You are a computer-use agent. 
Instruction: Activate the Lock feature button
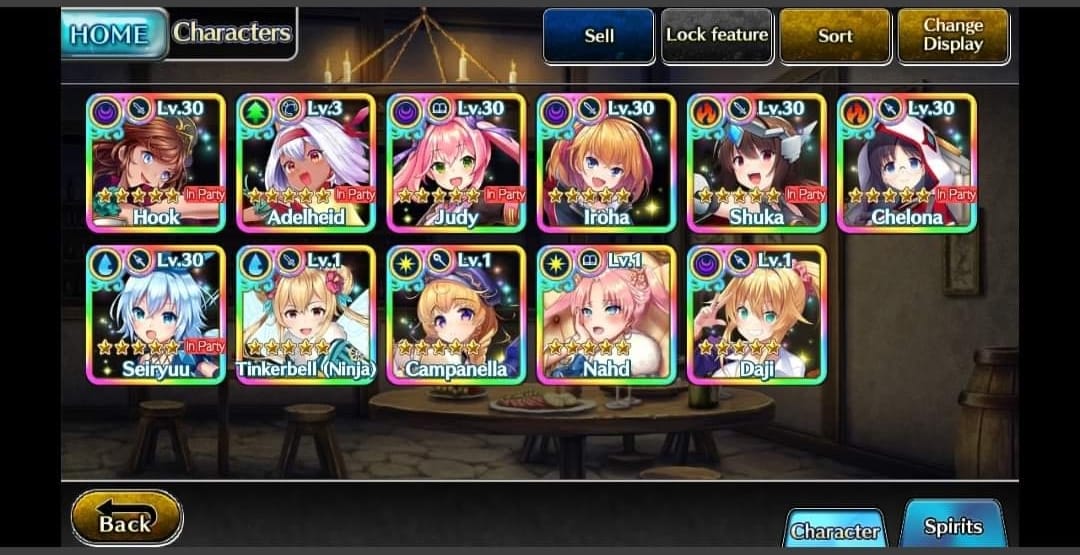717,36
